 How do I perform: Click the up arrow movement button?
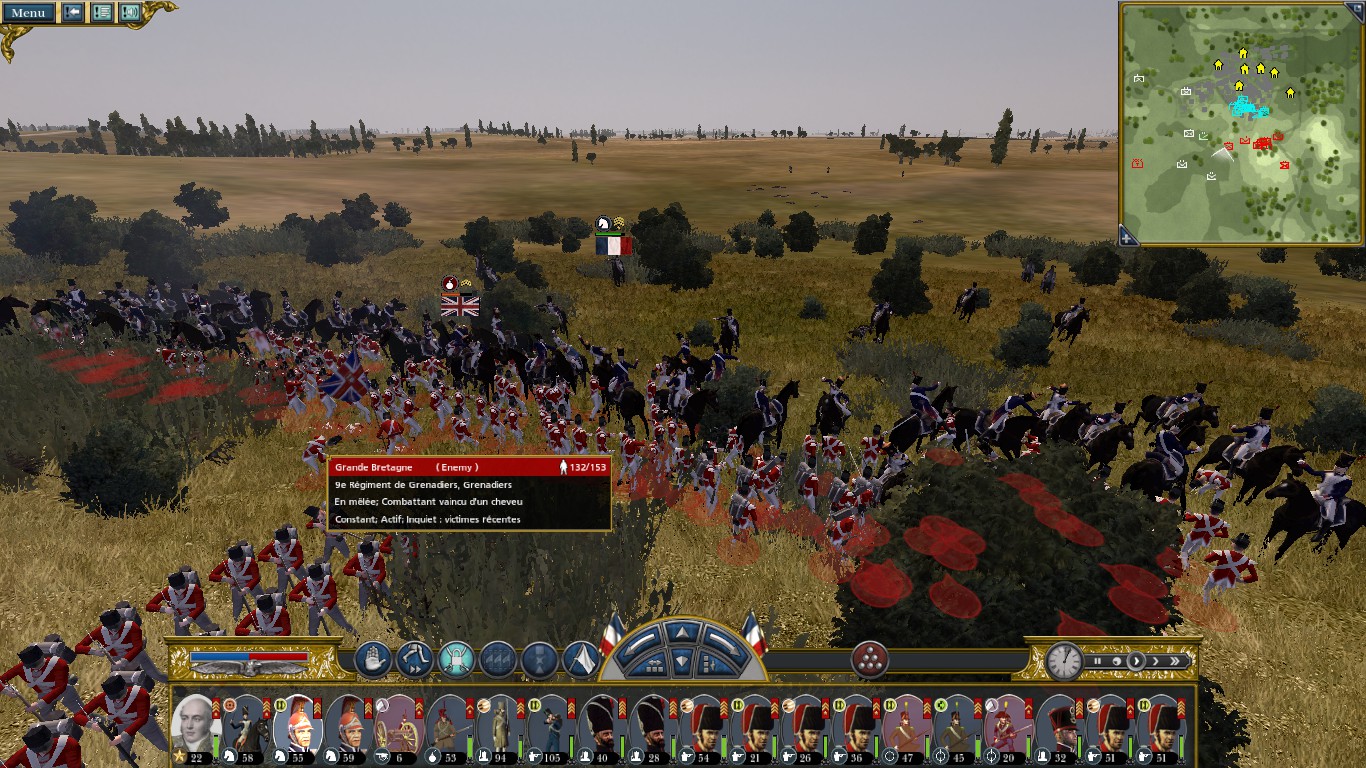680,632
